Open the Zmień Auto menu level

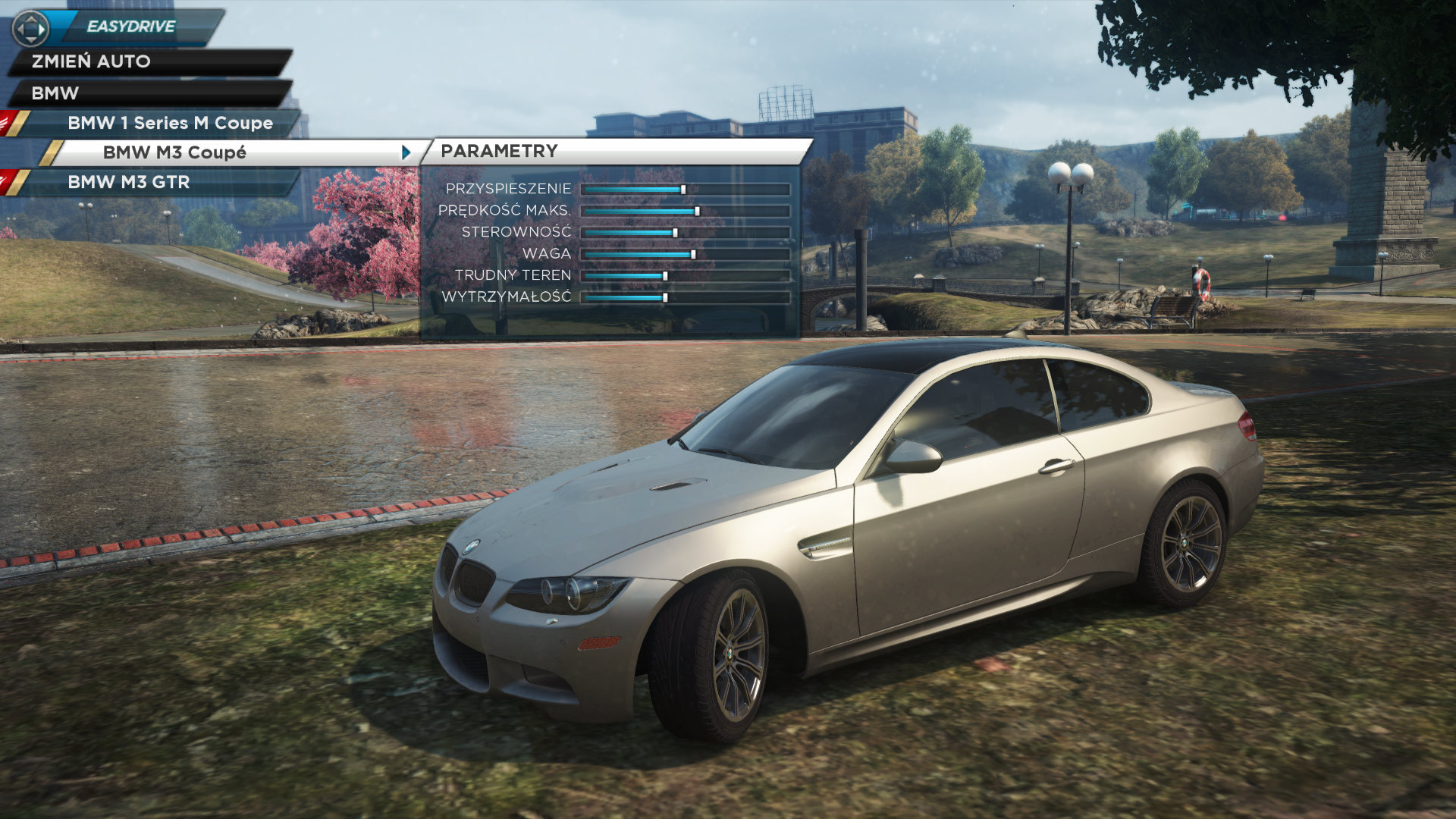[x=91, y=61]
